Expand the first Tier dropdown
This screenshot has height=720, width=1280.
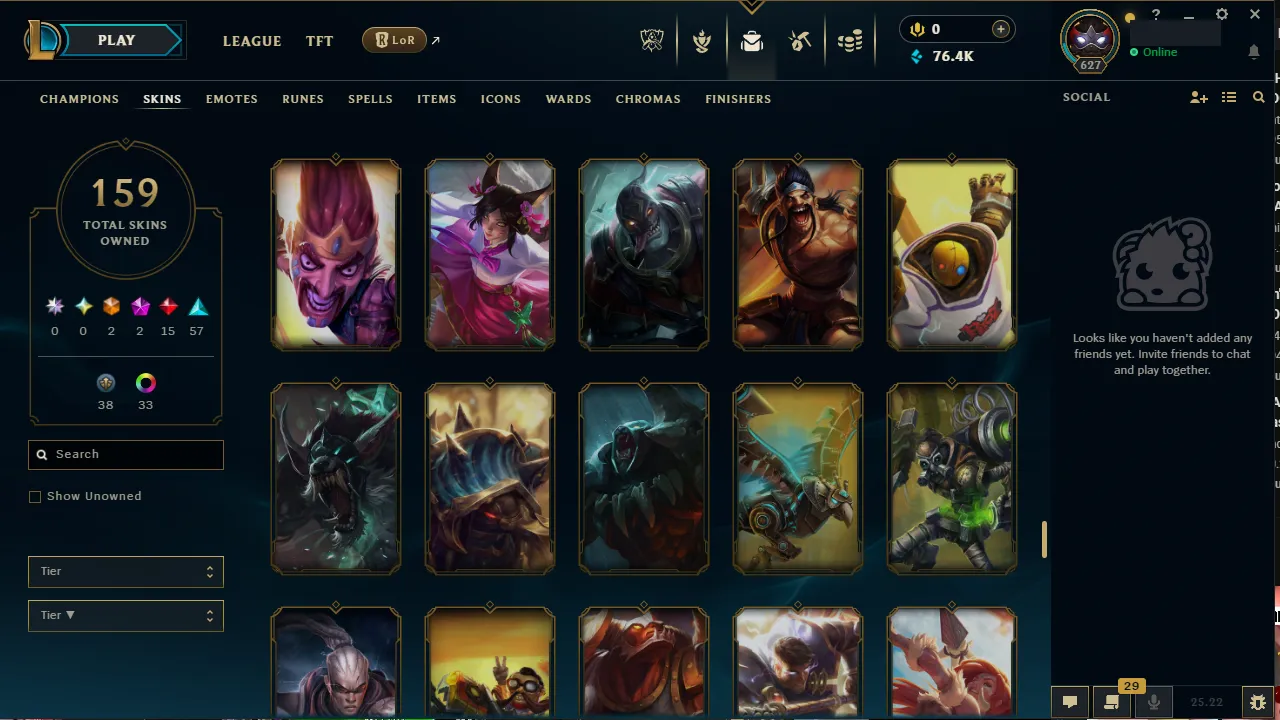(x=125, y=571)
